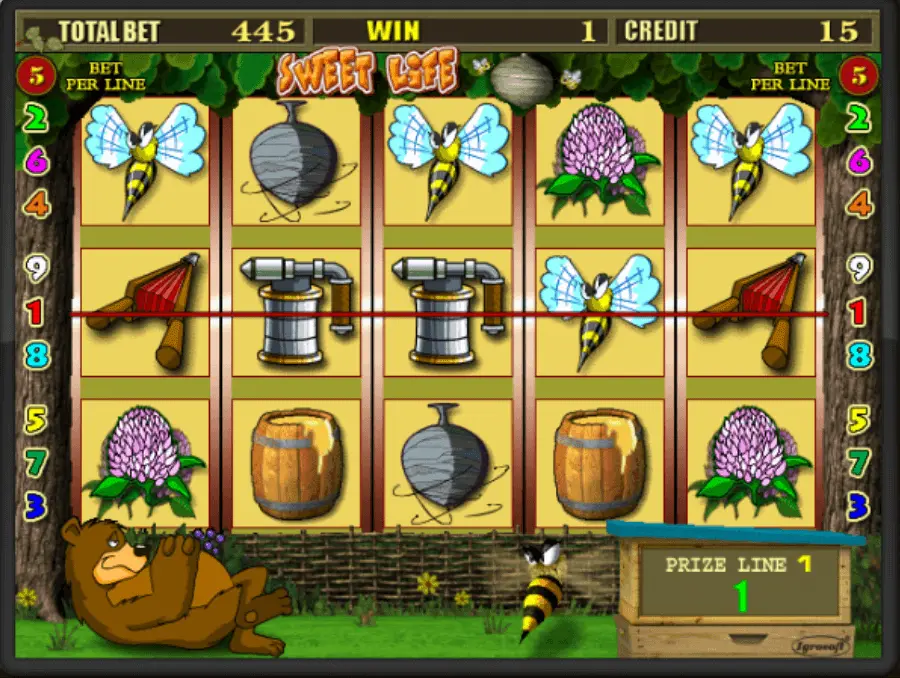Select the left-hand payline 9 marker
The height and width of the screenshot is (678, 900).
tap(36, 269)
